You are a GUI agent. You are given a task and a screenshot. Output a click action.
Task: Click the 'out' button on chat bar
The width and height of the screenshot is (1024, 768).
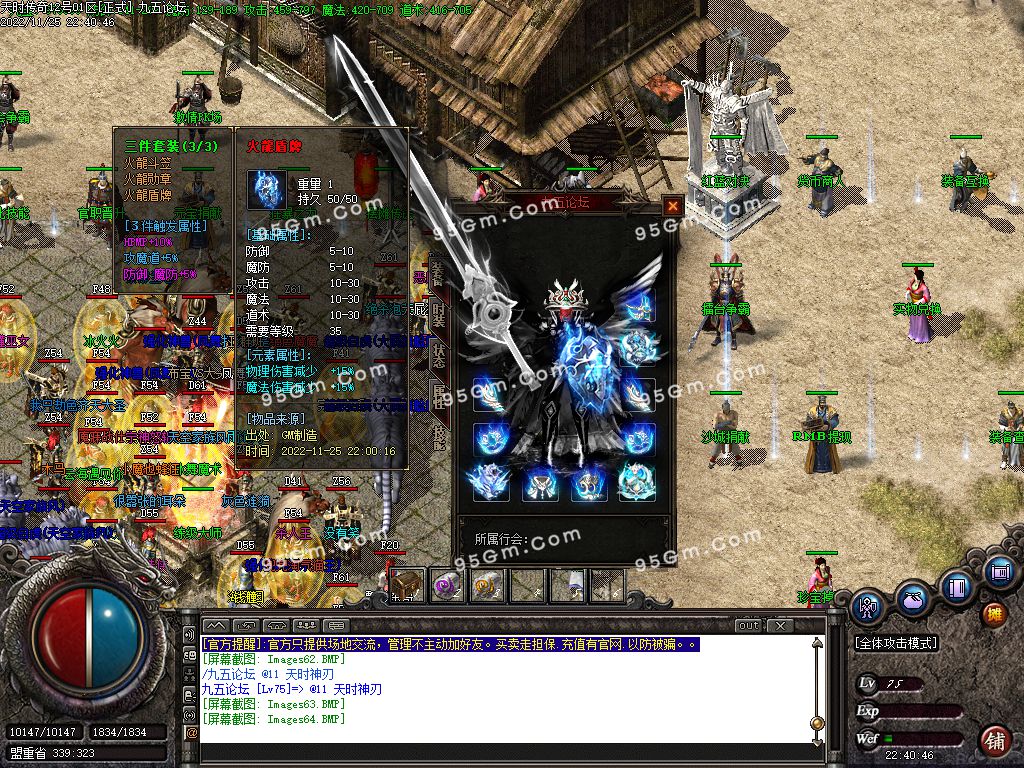coord(748,625)
